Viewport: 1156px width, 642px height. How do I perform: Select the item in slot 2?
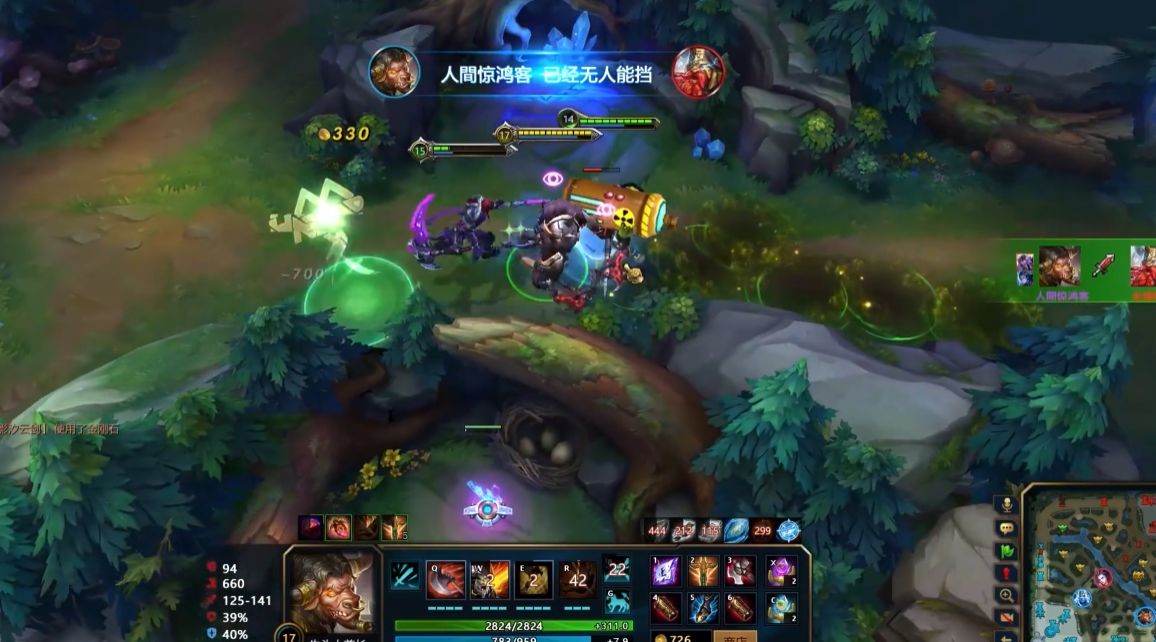[x=704, y=571]
